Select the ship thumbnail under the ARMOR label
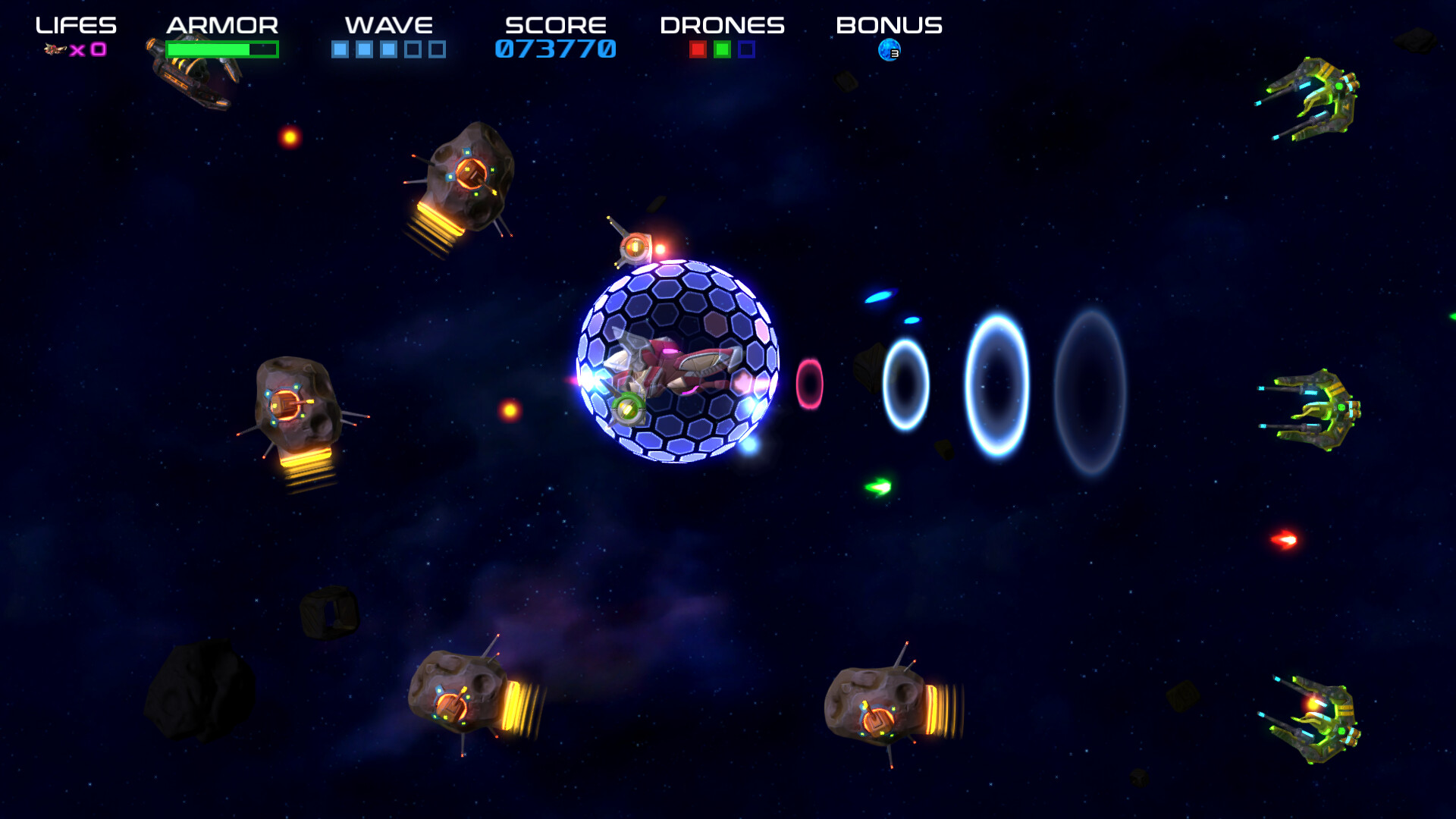The height and width of the screenshot is (819, 1456). pos(190,80)
